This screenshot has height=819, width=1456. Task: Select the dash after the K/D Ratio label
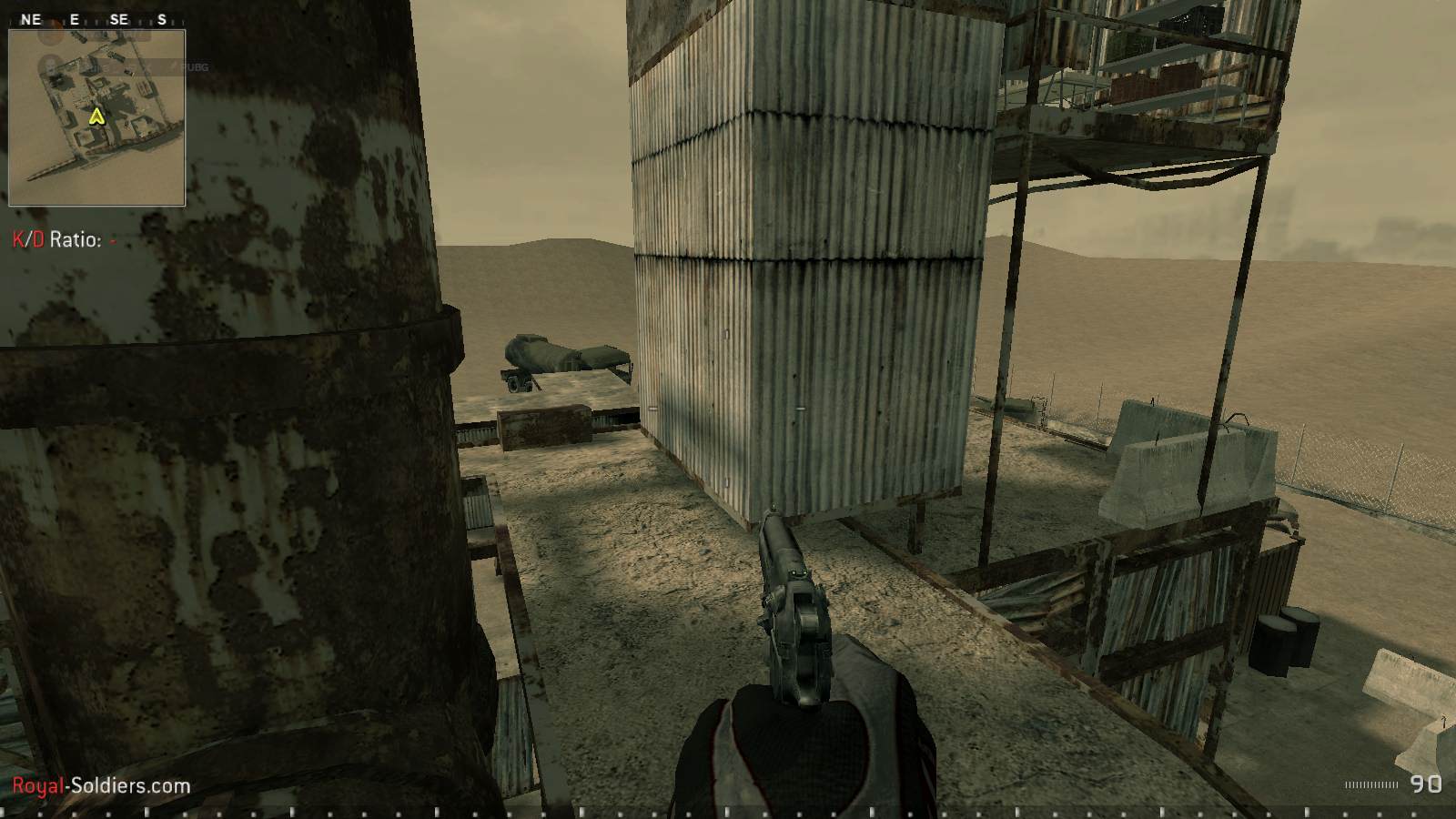coord(111,242)
